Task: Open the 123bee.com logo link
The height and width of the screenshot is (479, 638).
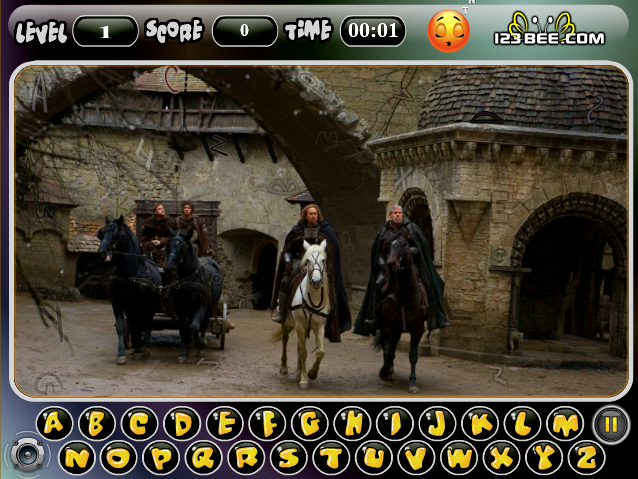Action: click(549, 31)
